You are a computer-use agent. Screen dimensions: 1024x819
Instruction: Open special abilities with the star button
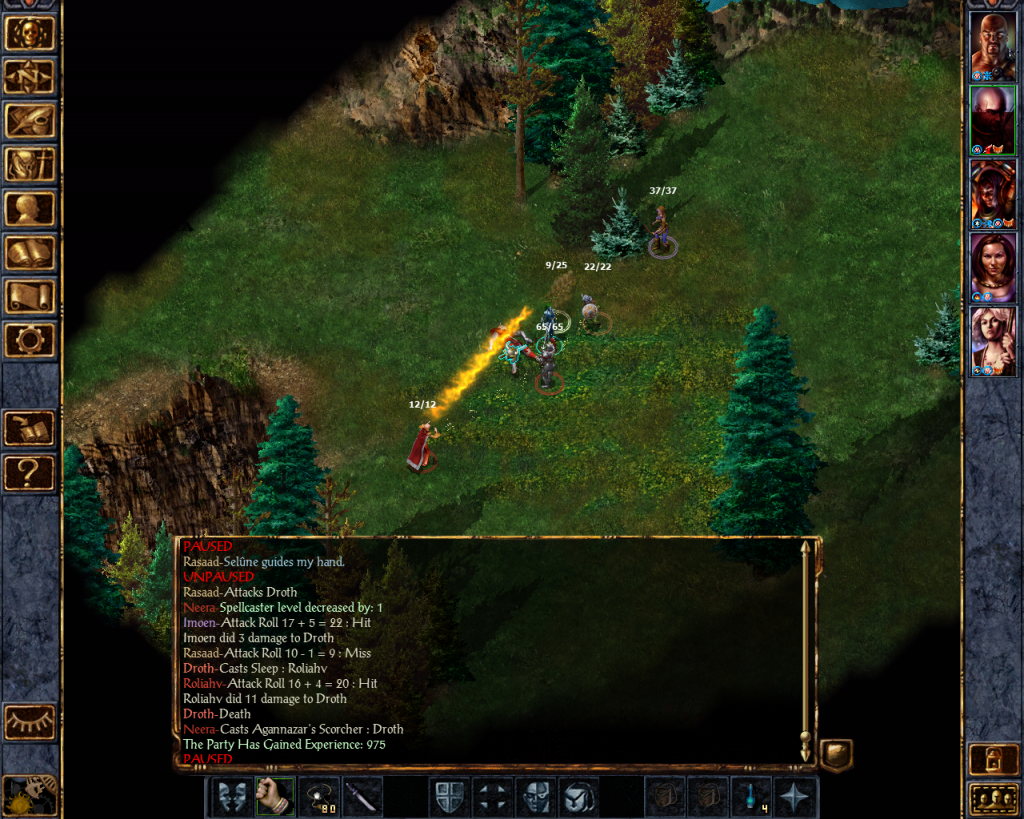click(797, 797)
